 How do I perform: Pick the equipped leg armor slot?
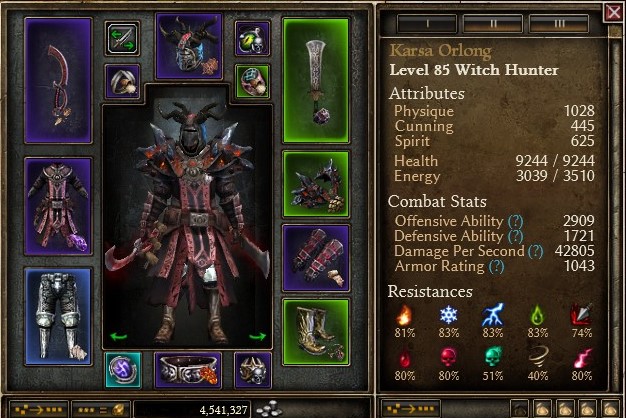58,314
